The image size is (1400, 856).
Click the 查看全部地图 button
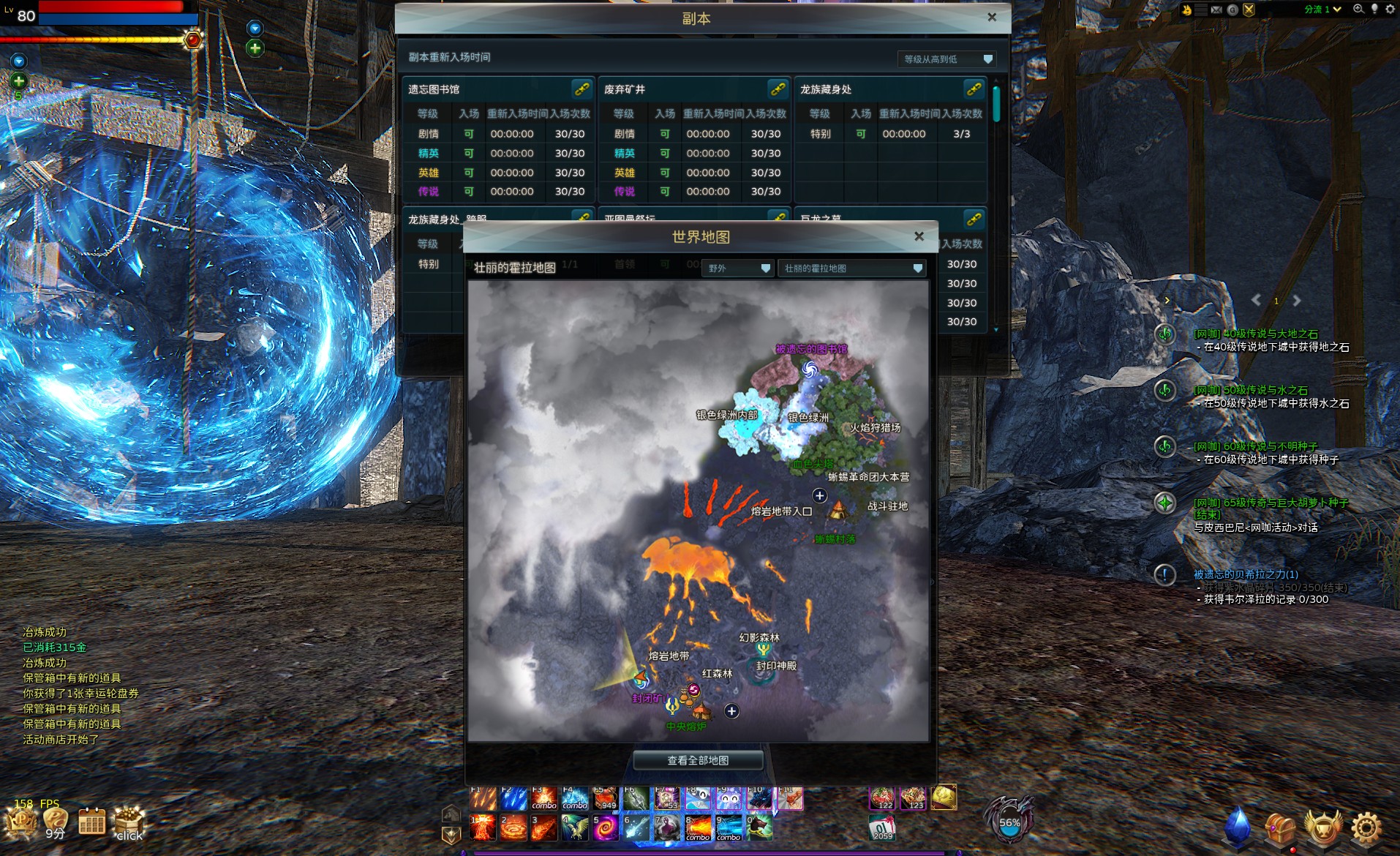click(x=697, y=760)
